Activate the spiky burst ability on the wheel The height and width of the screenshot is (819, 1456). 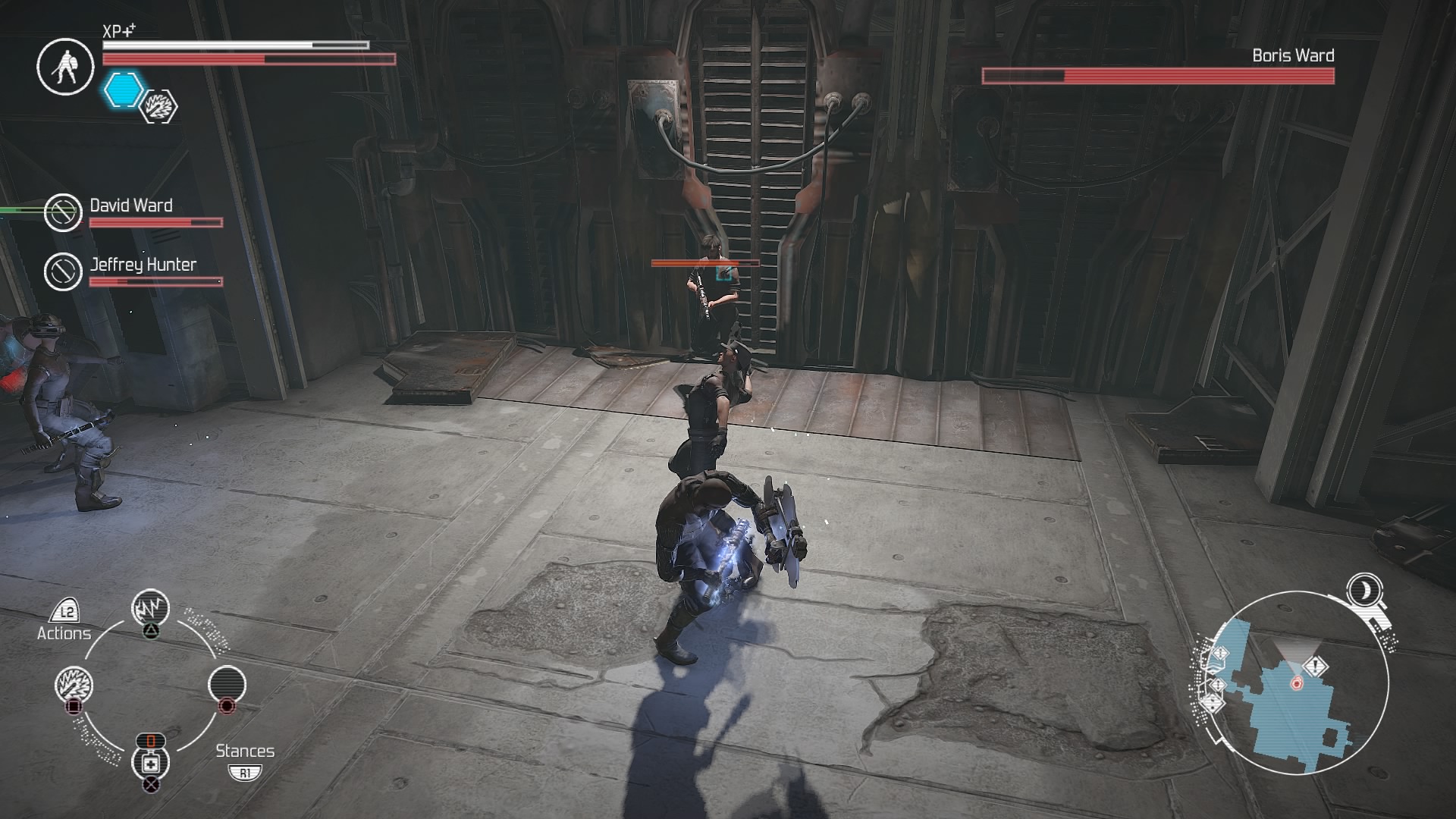coord(74,685)
